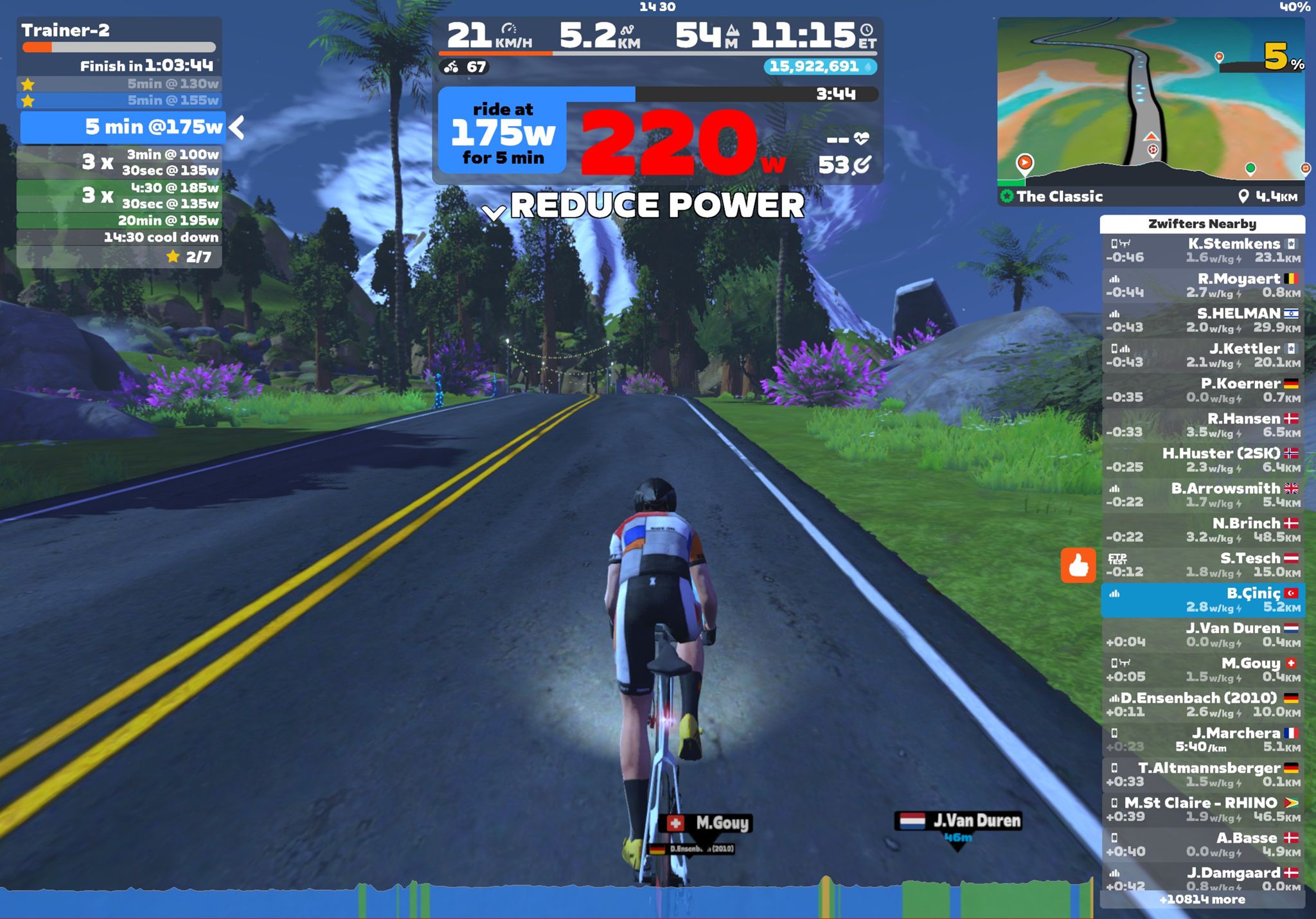The height and width of the screenshot is (919, 1316).
Task: Select D.Ensenbach (2010) in the riders list
Action: tap(1202, 704)
